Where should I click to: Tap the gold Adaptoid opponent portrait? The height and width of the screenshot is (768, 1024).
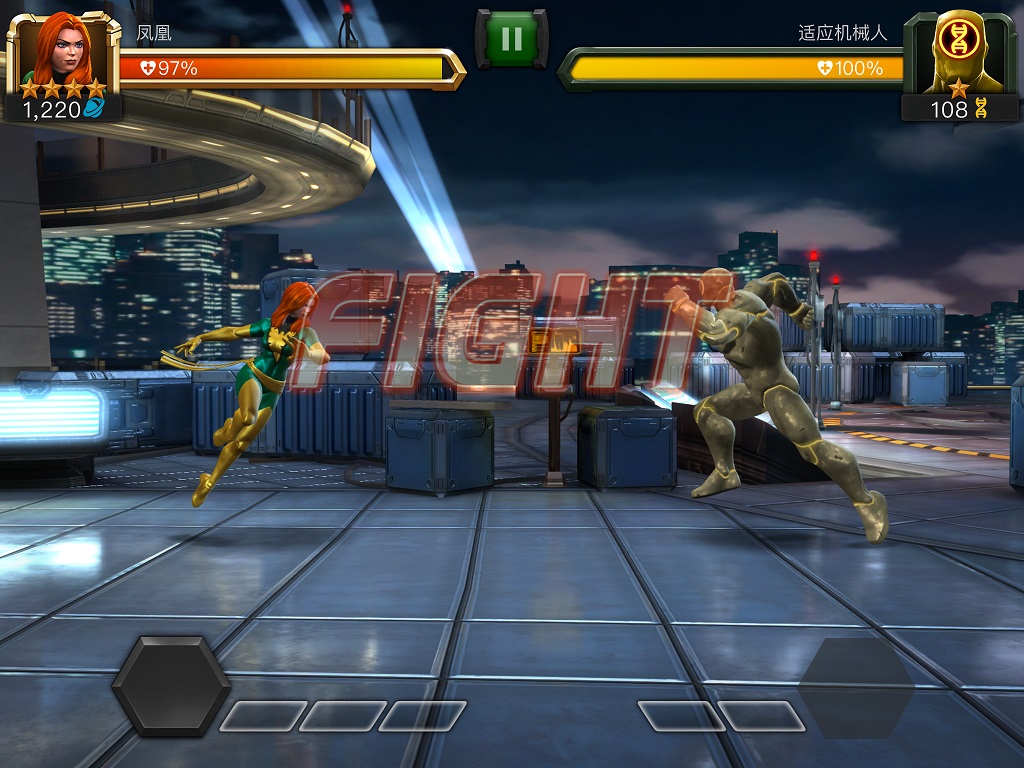click(958, 52)
